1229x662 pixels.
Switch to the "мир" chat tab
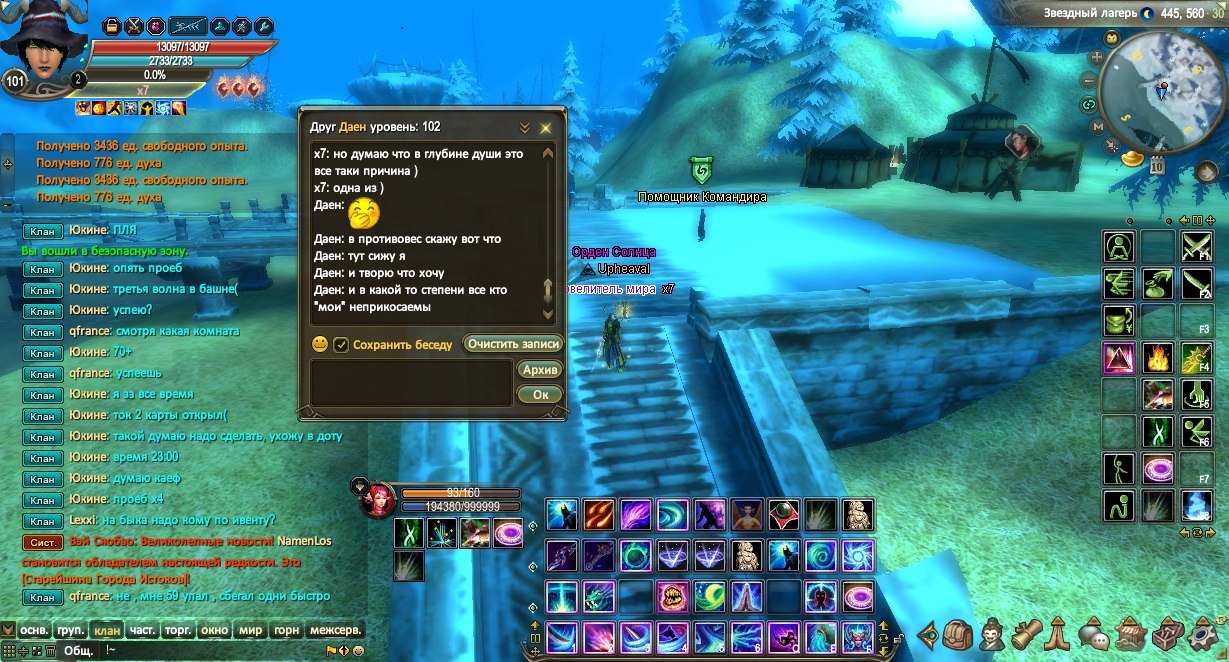[x=249, y=631]
